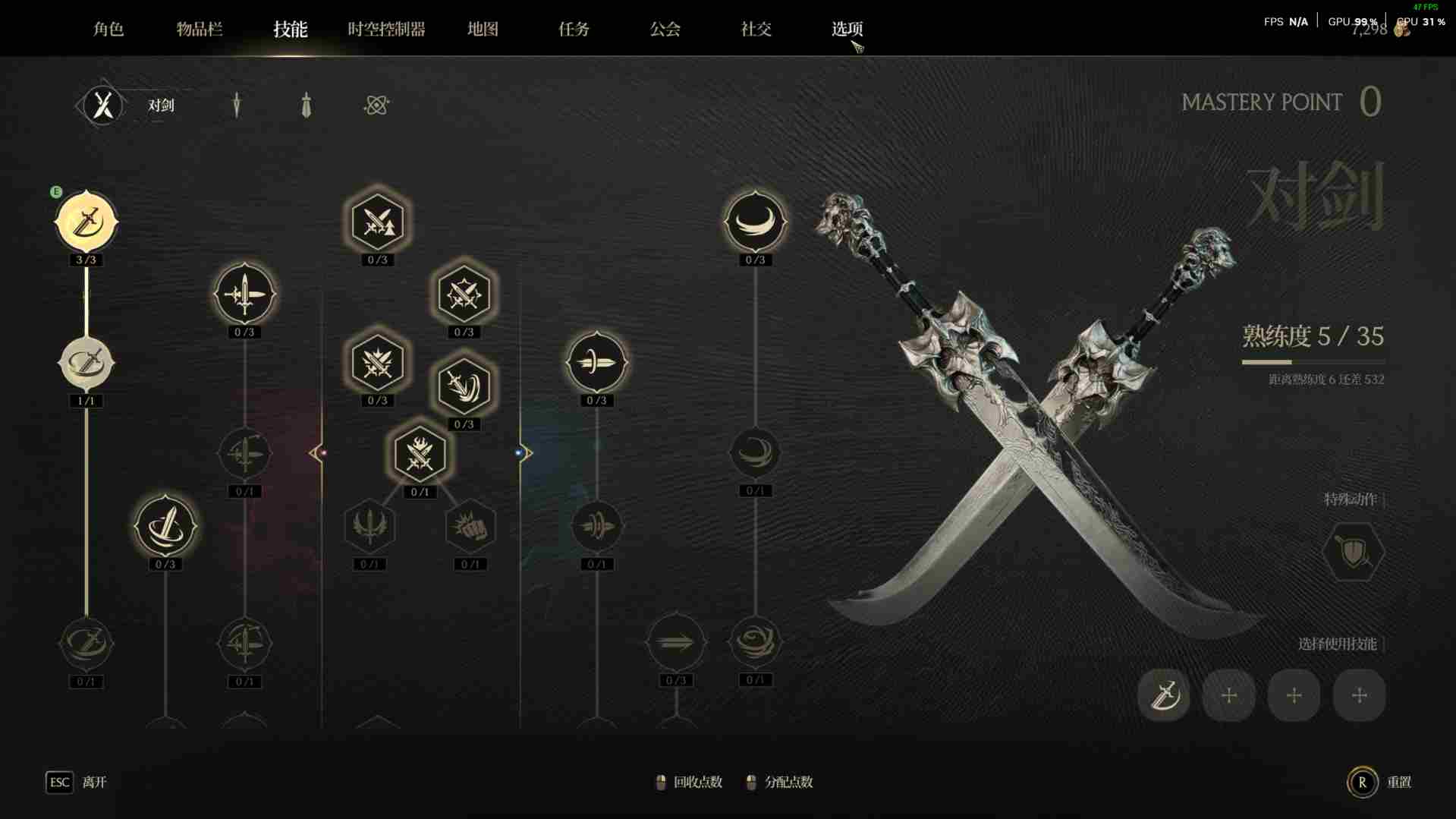Show the 地图 map tab

(483, 29)
